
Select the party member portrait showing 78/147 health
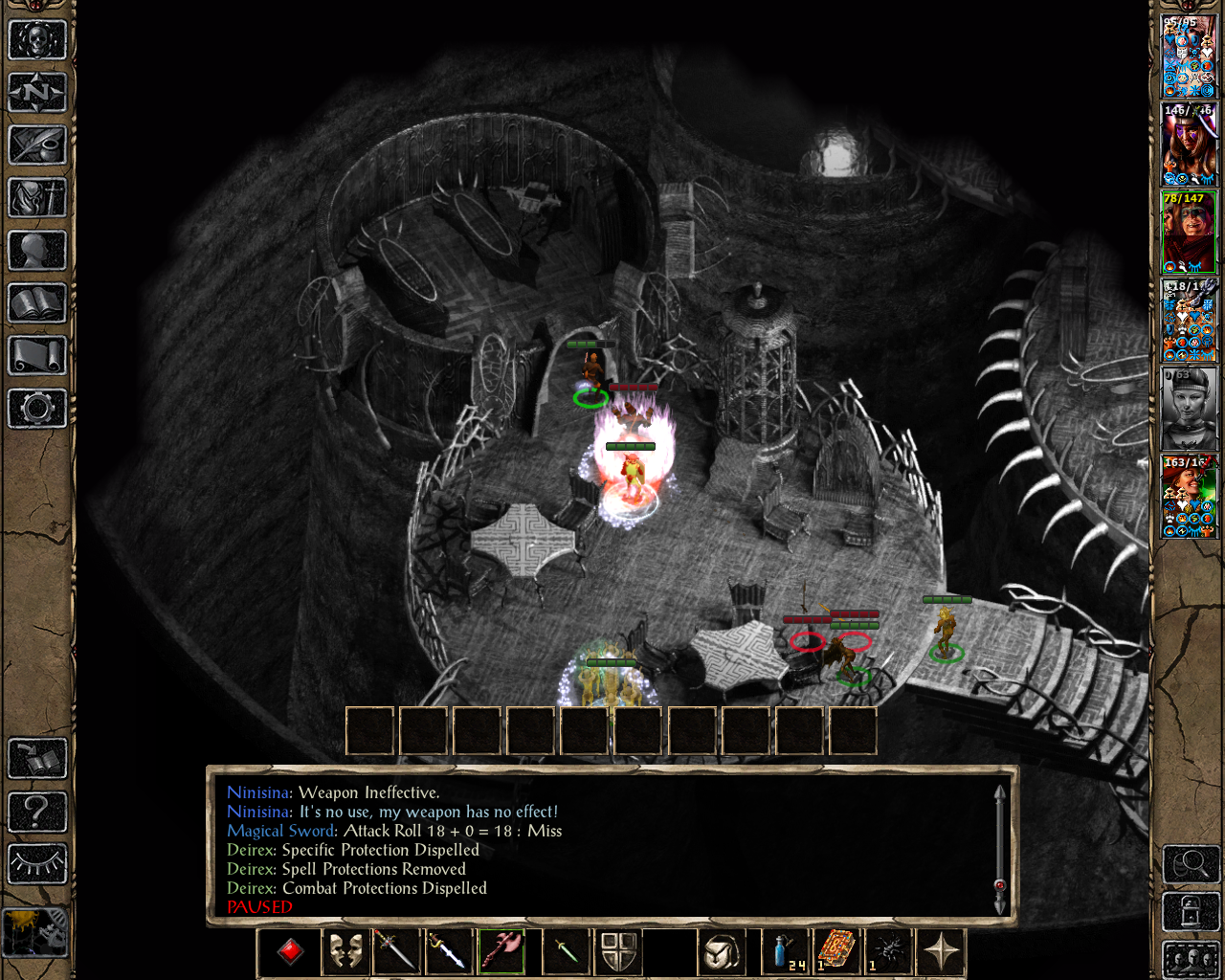coord(1189,232)
